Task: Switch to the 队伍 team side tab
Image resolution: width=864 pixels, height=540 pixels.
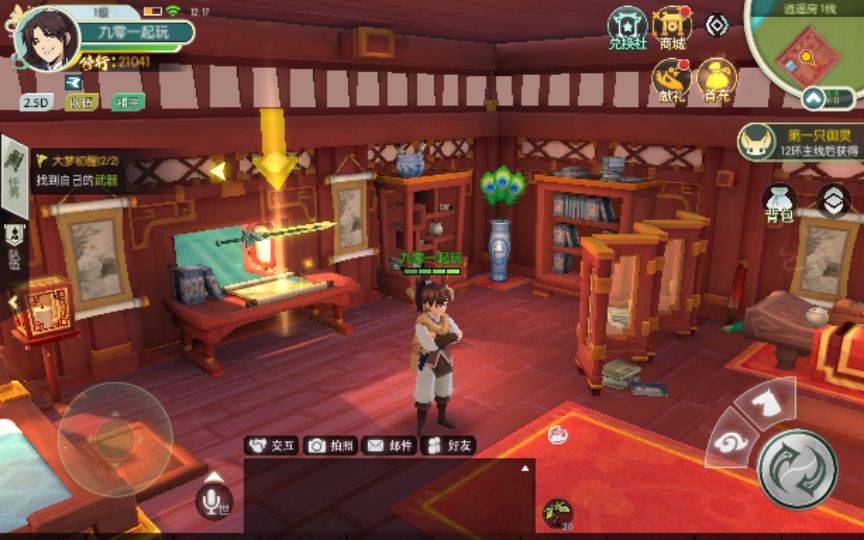Action: 14,245
